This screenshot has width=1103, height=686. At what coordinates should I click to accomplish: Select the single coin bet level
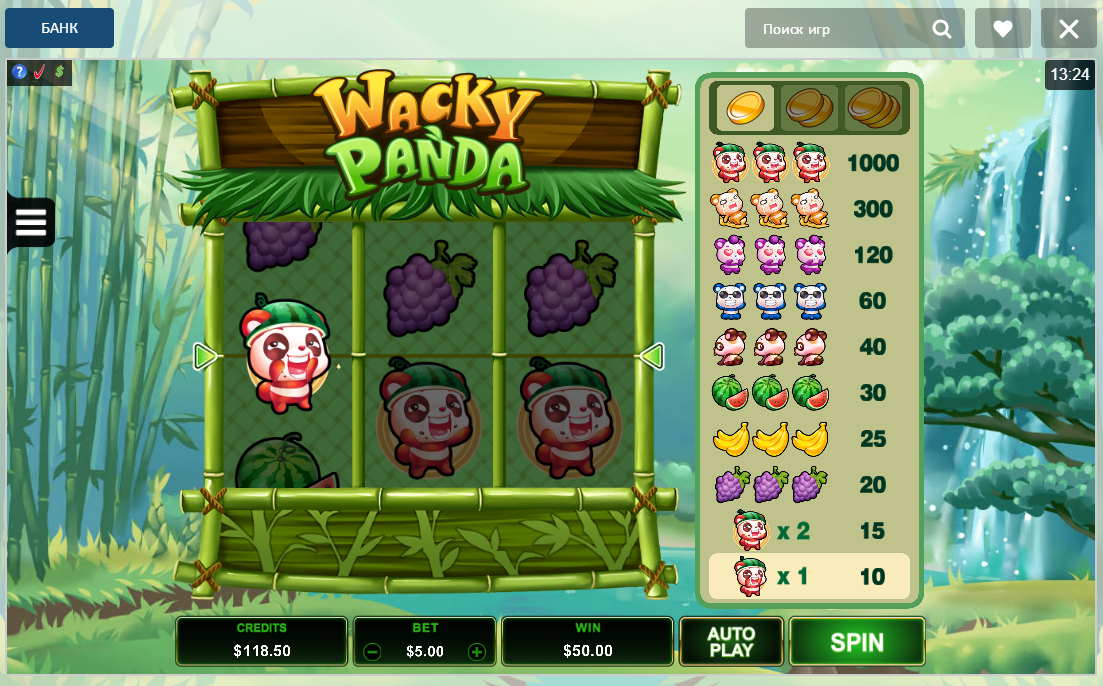744,107
